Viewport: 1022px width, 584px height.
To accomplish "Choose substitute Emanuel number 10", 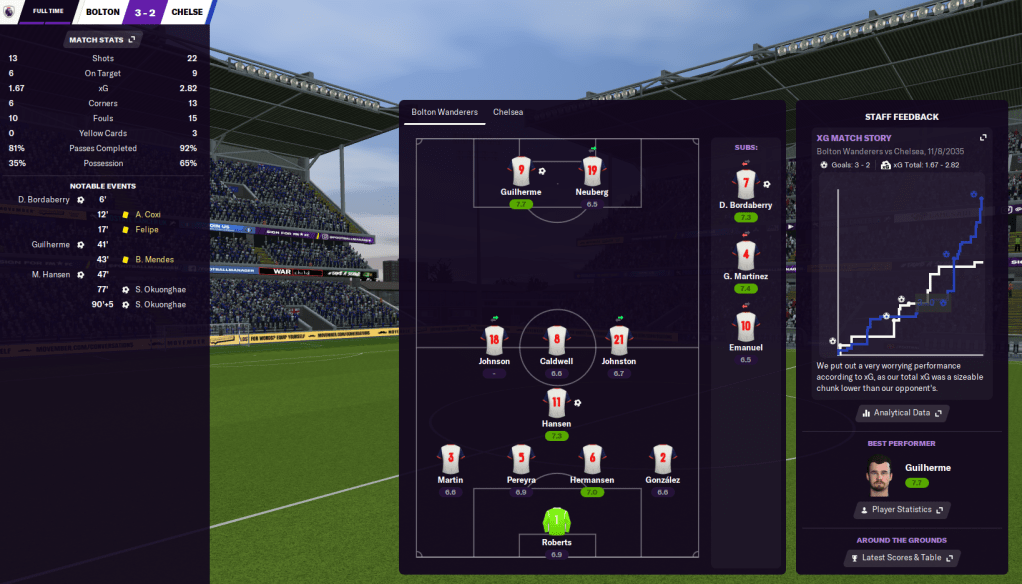I will 745,327.
